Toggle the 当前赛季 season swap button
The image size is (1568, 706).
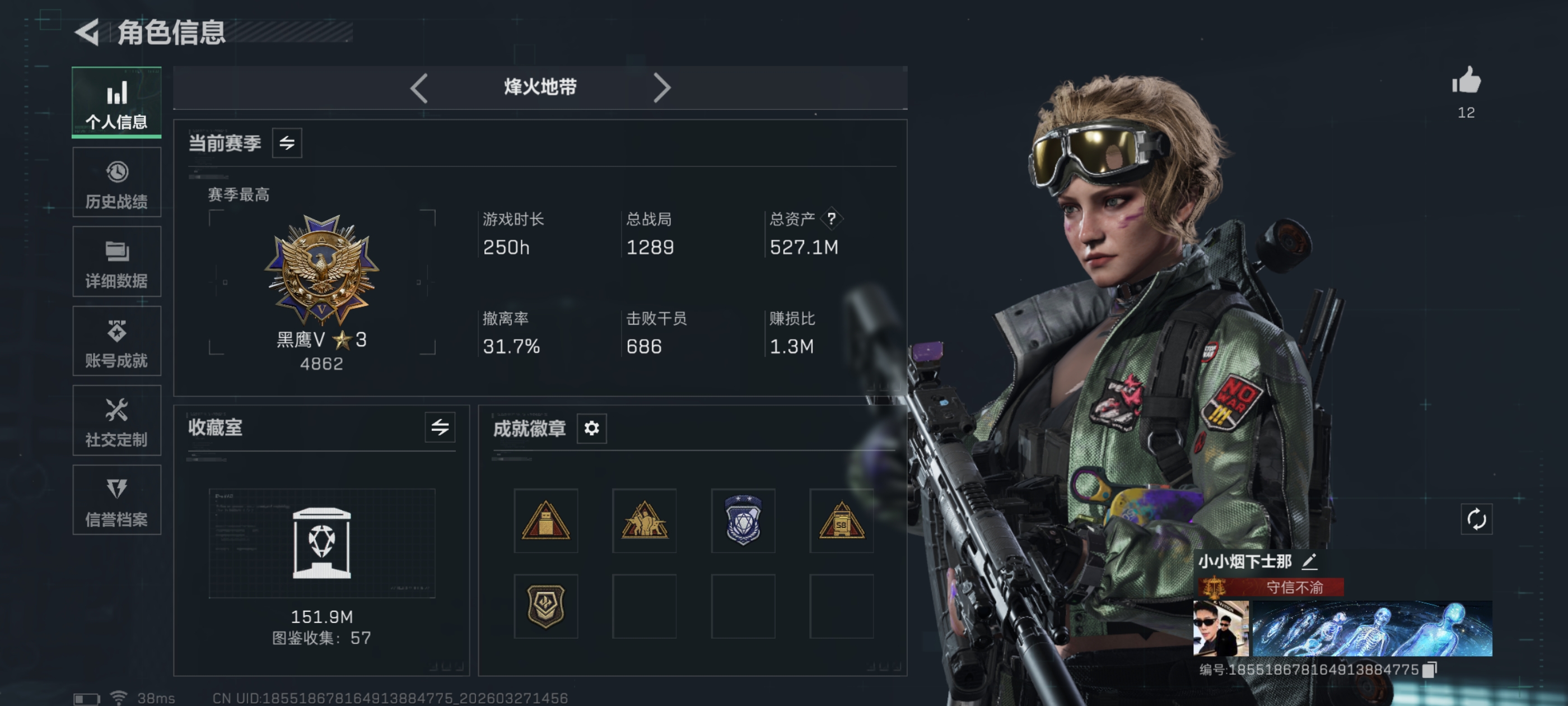[287, 143]
